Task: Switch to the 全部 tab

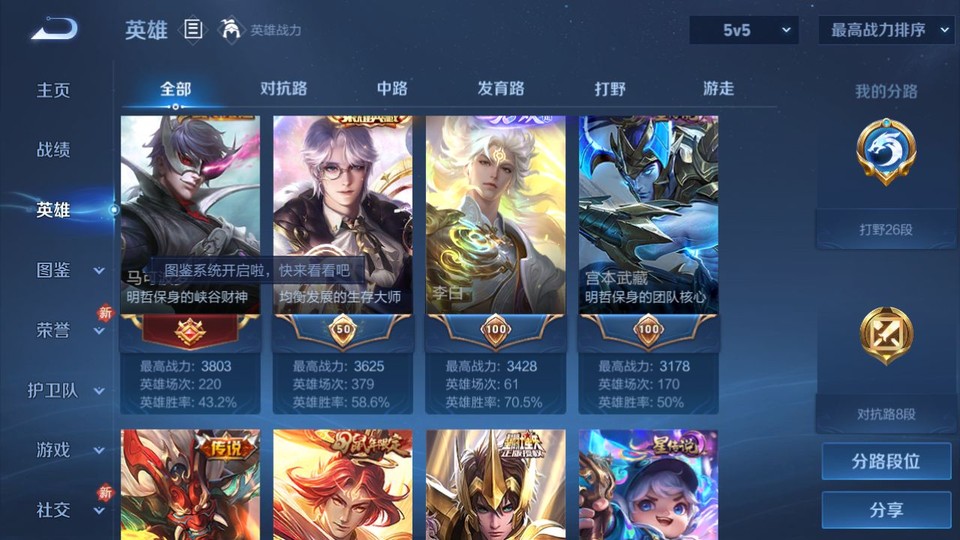Action: point(175,89)
